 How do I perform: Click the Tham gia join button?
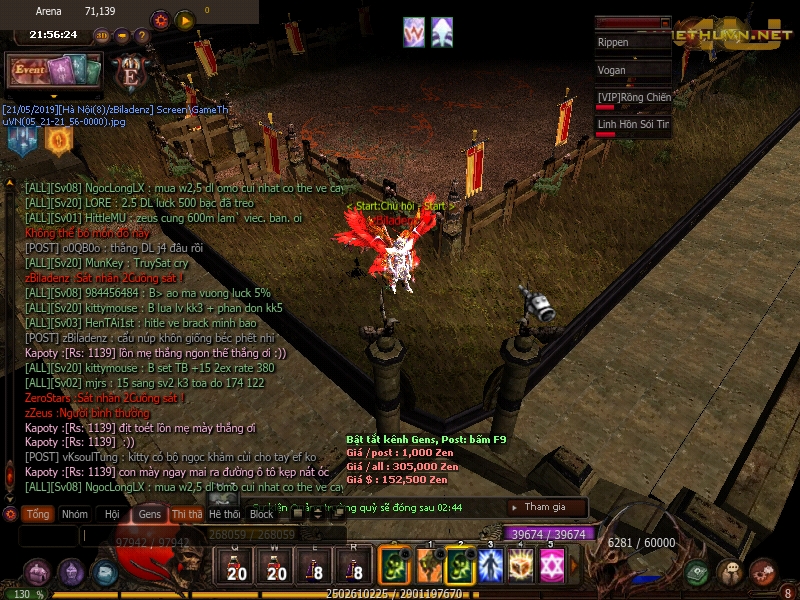point(546,507)
